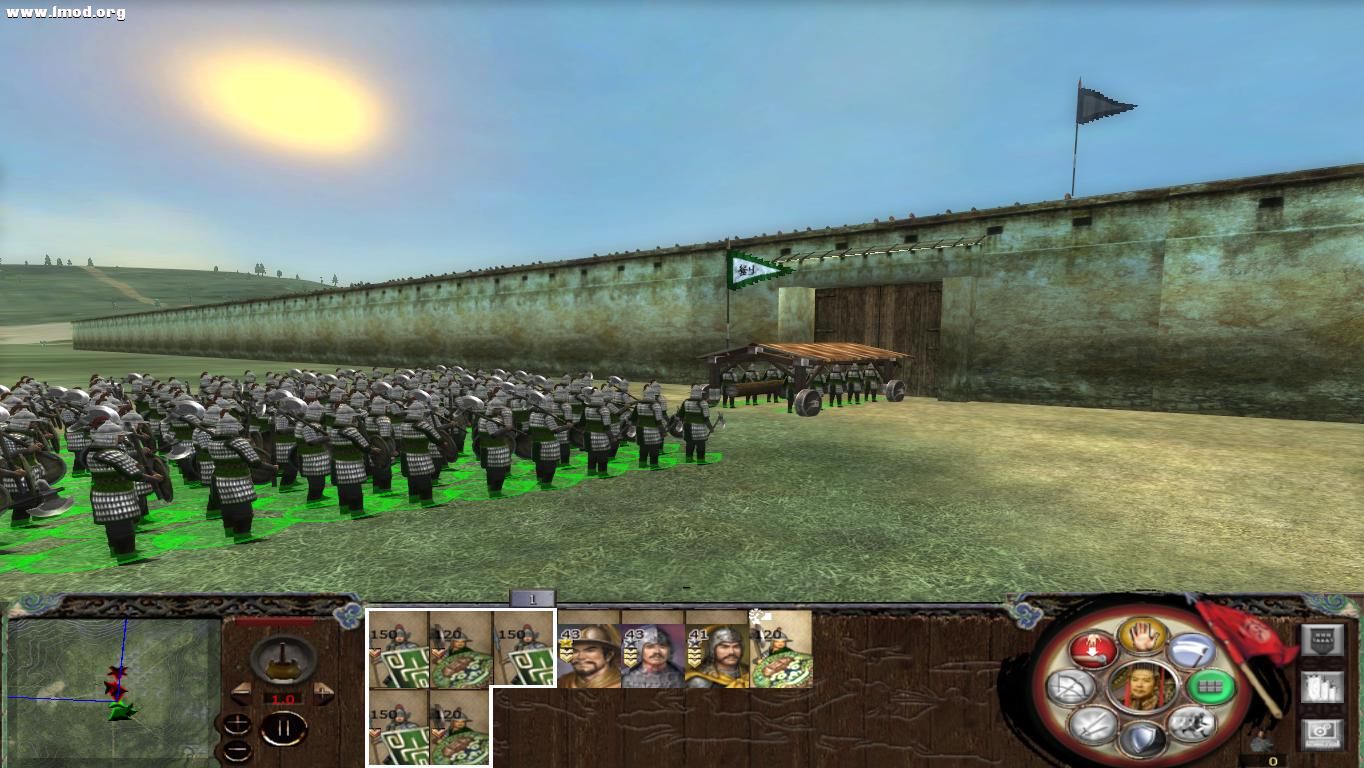Decrease battle speed with the minus arrow

tap(242, 694)
